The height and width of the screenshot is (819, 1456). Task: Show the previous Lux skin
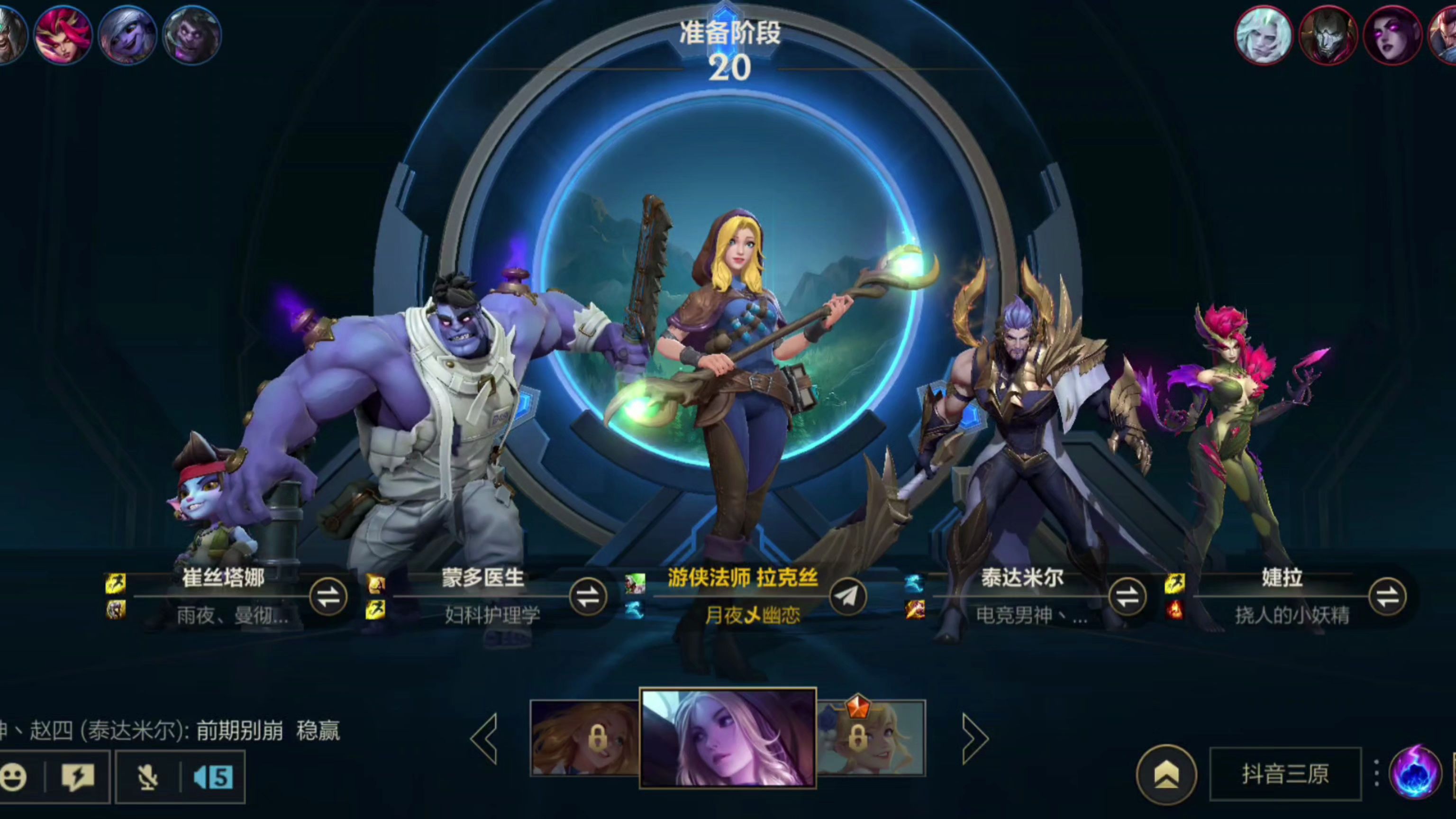point(485,738)
